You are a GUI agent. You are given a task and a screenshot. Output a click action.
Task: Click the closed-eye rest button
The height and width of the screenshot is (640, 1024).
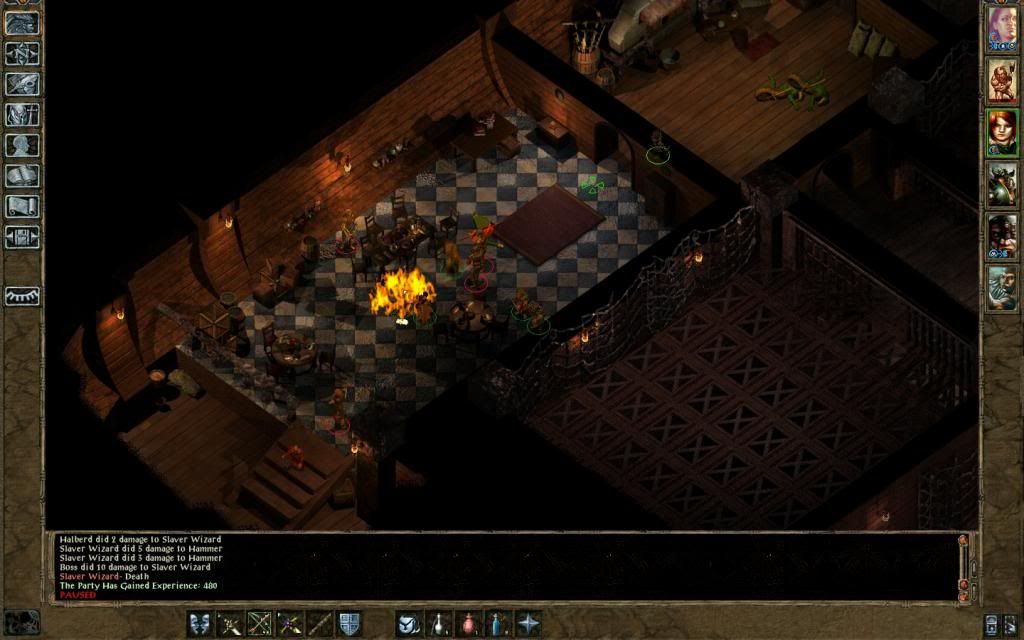(x=22, y=296)
